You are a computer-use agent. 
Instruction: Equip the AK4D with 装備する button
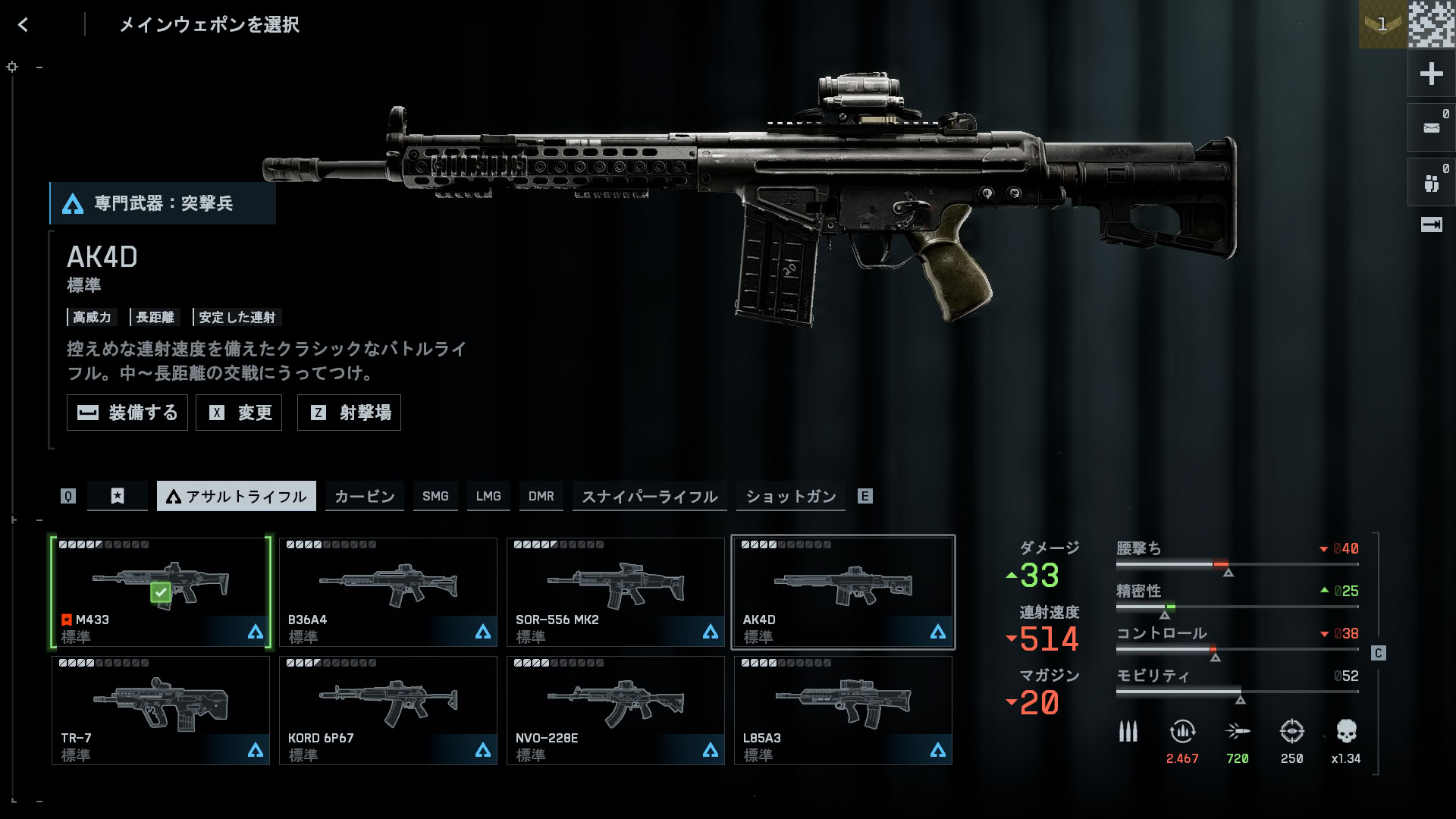pos(127,413)
